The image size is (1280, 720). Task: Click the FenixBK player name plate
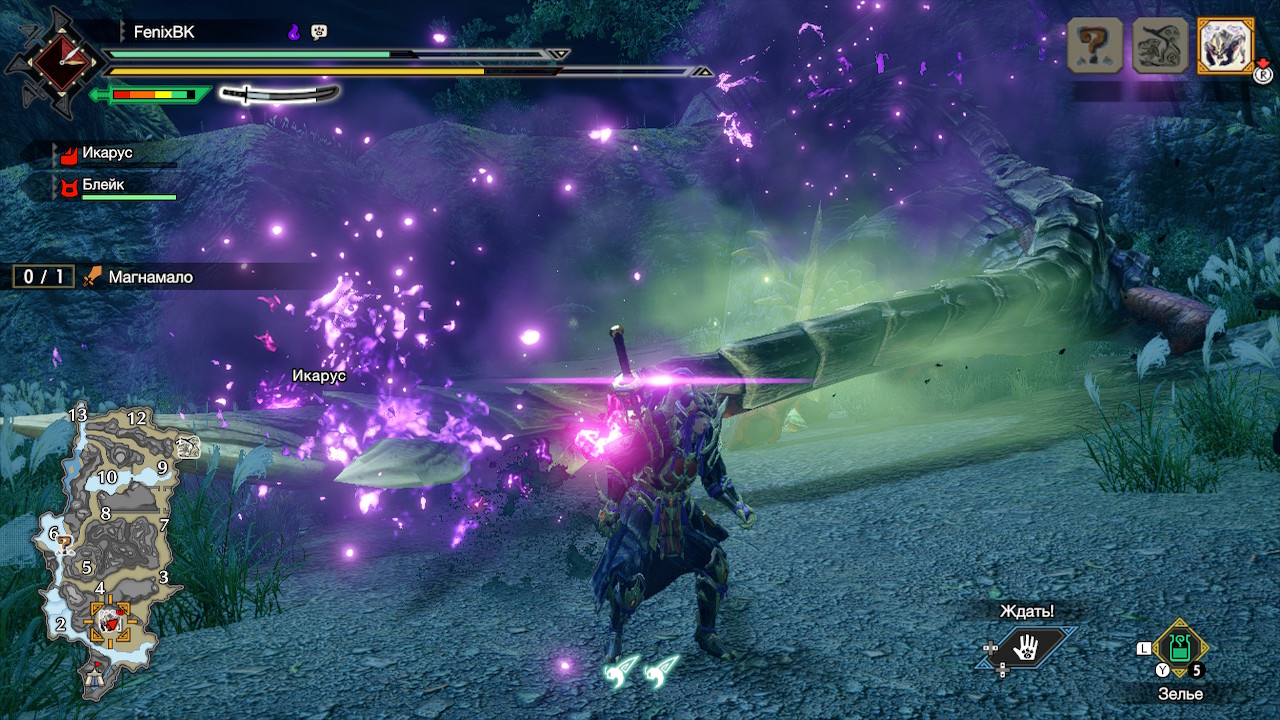[x=164, y=32]
